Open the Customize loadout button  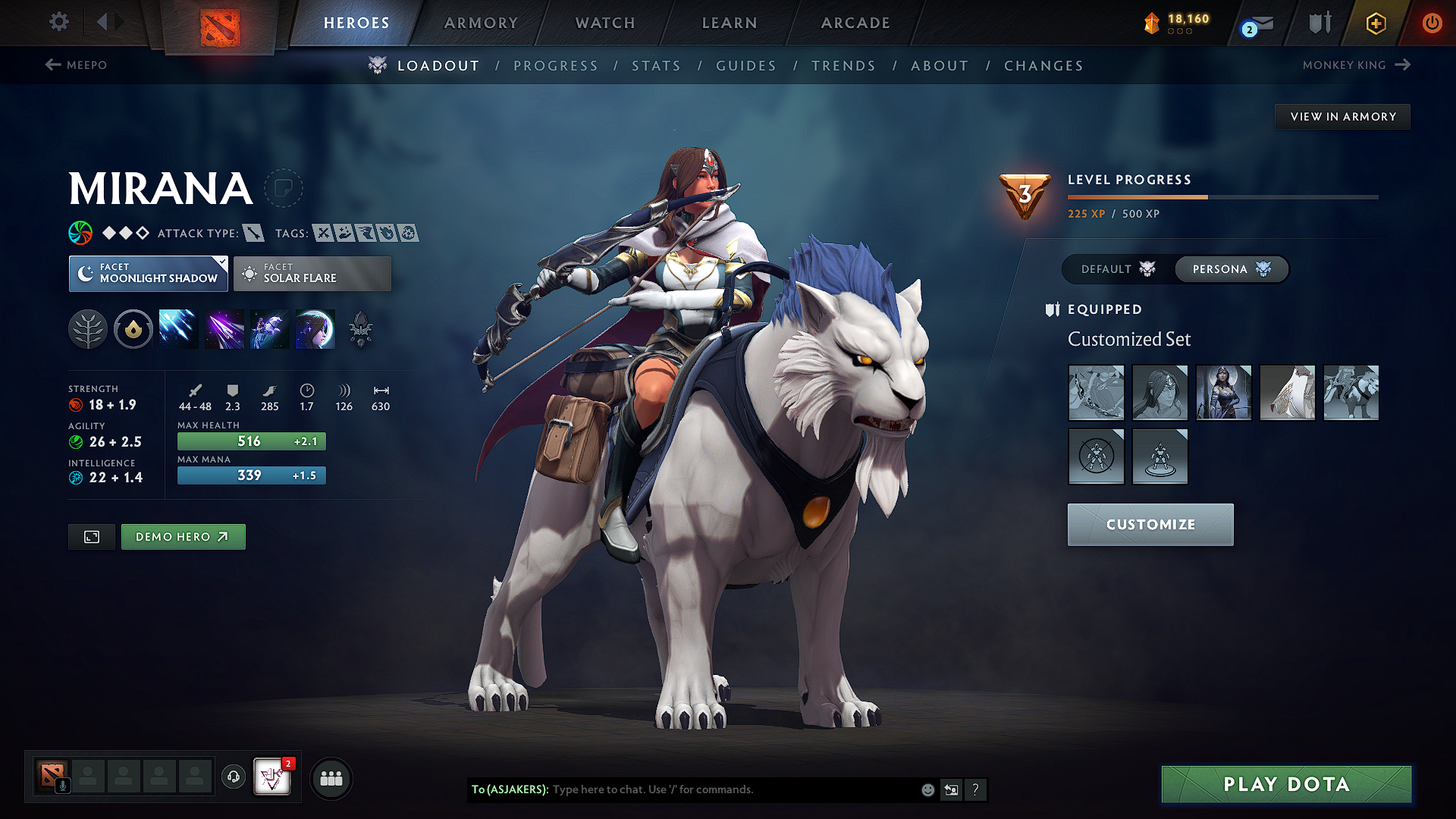pyautogui.click(x=1150, y=525)
